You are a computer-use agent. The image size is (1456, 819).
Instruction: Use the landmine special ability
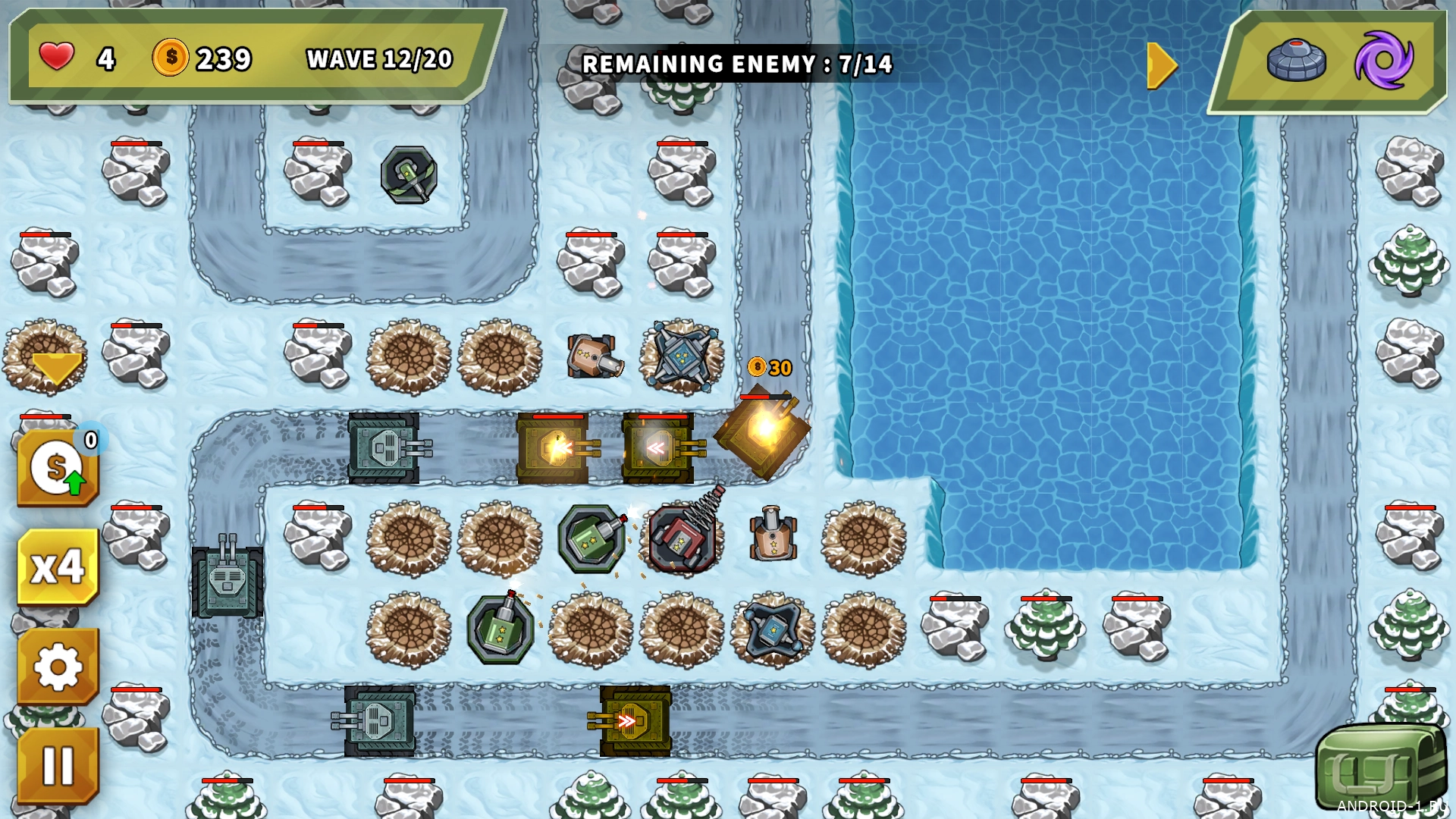[1296, 60]
